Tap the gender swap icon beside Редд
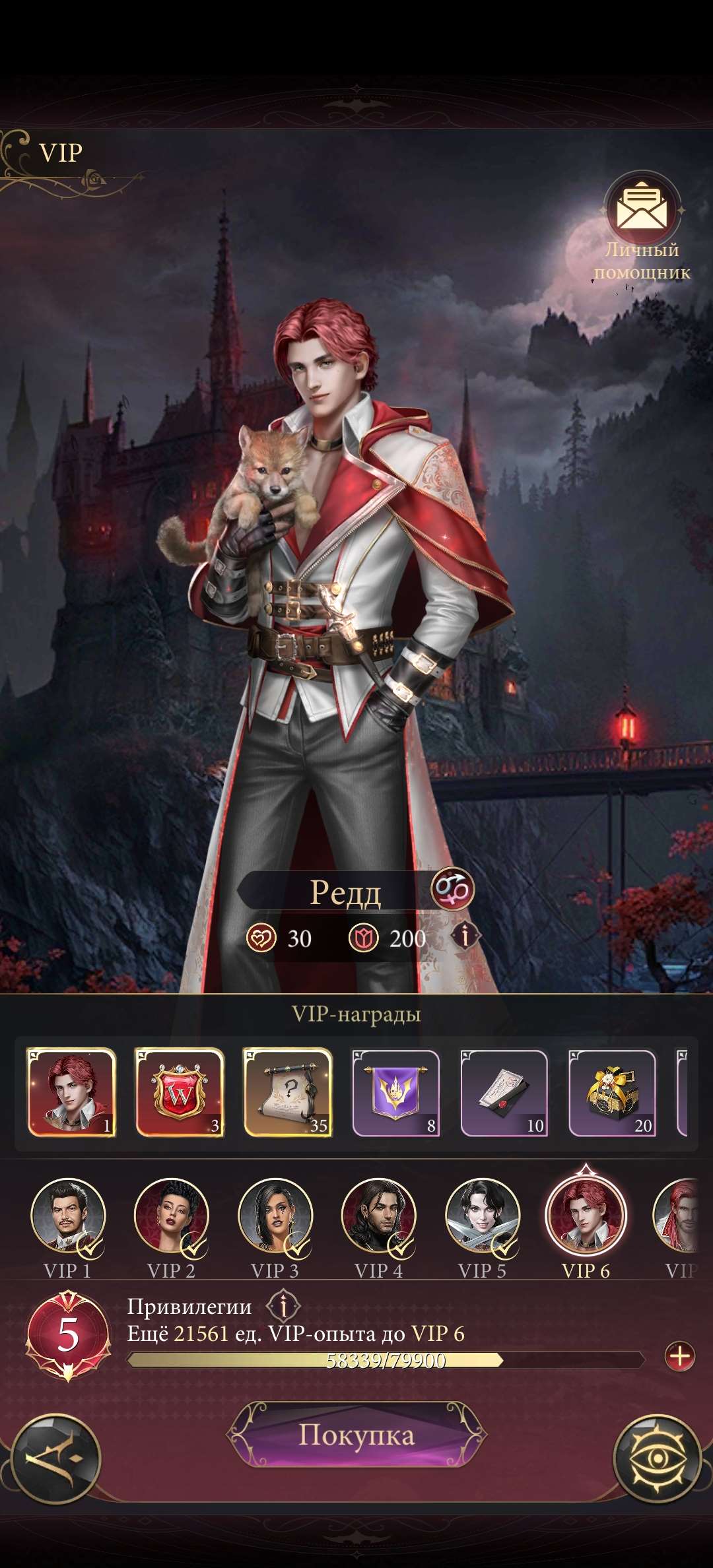 (x=452, y=888)
